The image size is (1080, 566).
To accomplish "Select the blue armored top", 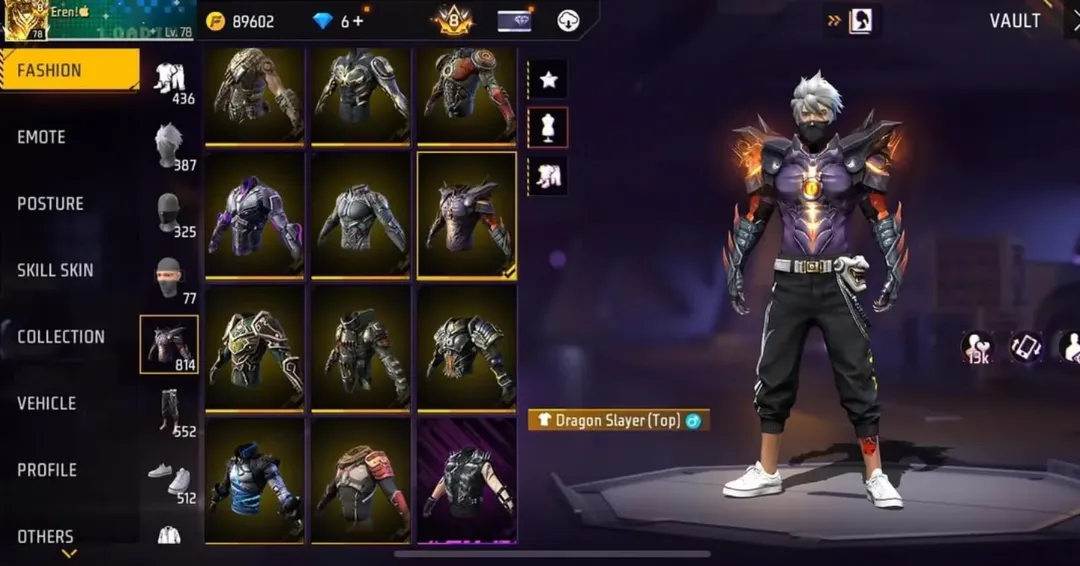I will pyautogui.click(x=254, y=479).
